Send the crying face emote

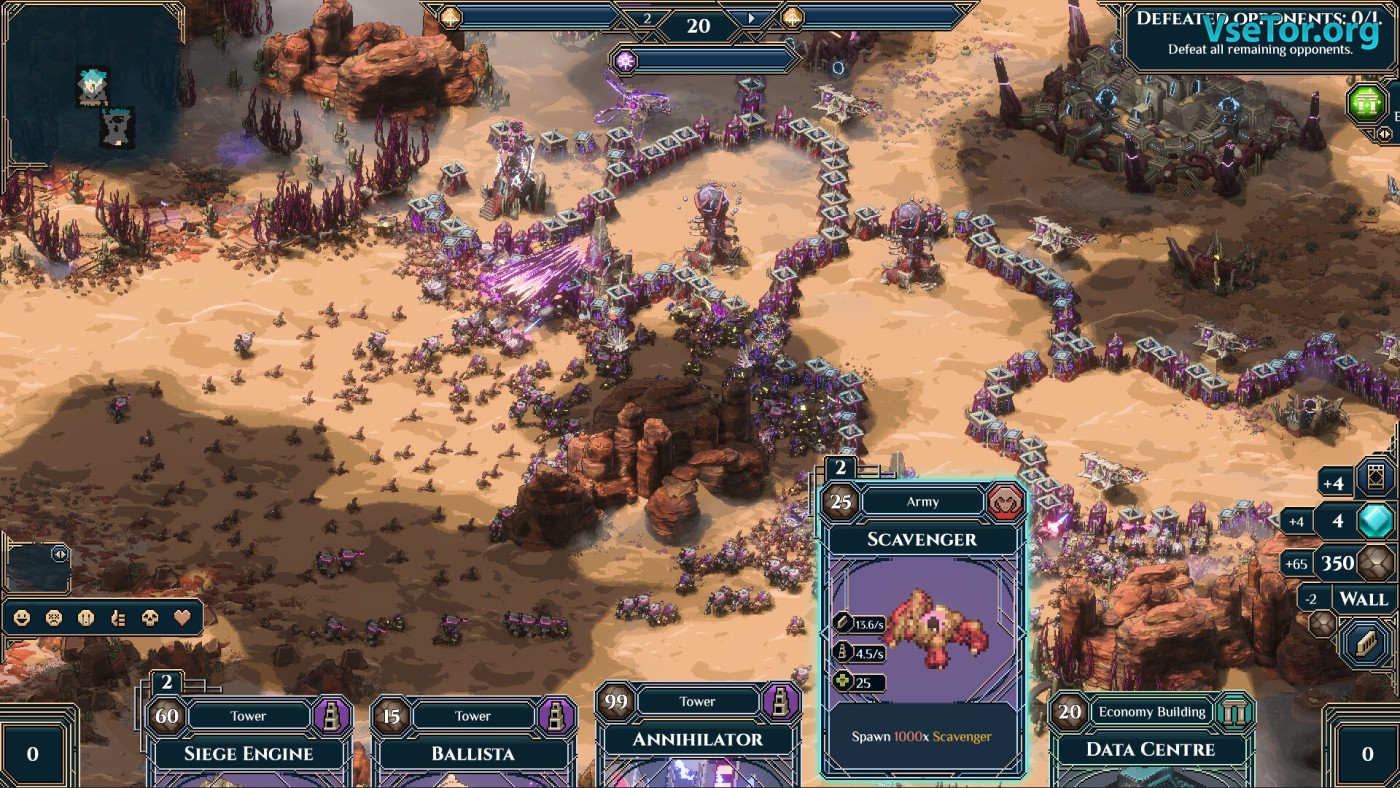(86, 618)
